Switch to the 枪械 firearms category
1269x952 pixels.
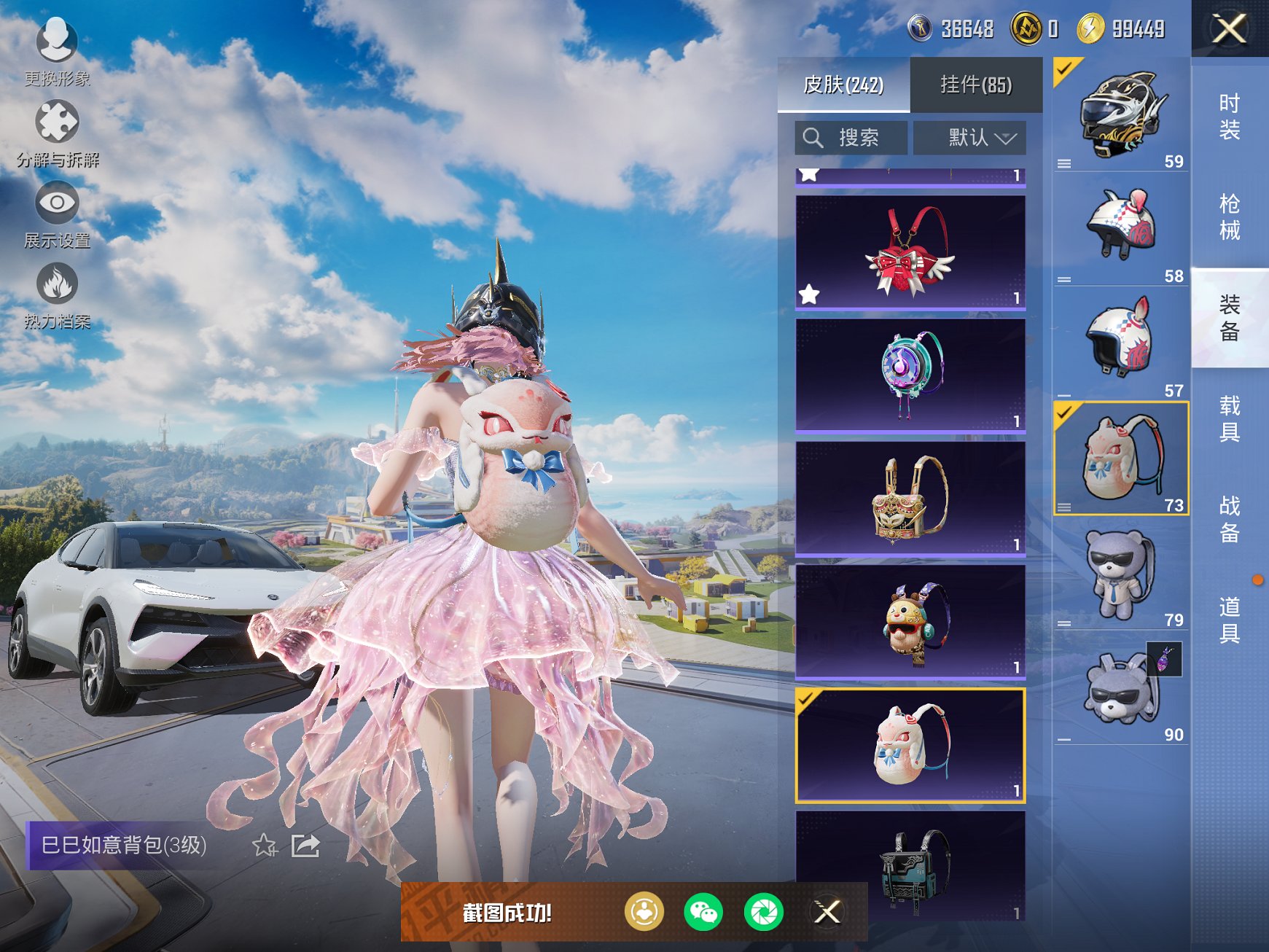[1230, 216]
